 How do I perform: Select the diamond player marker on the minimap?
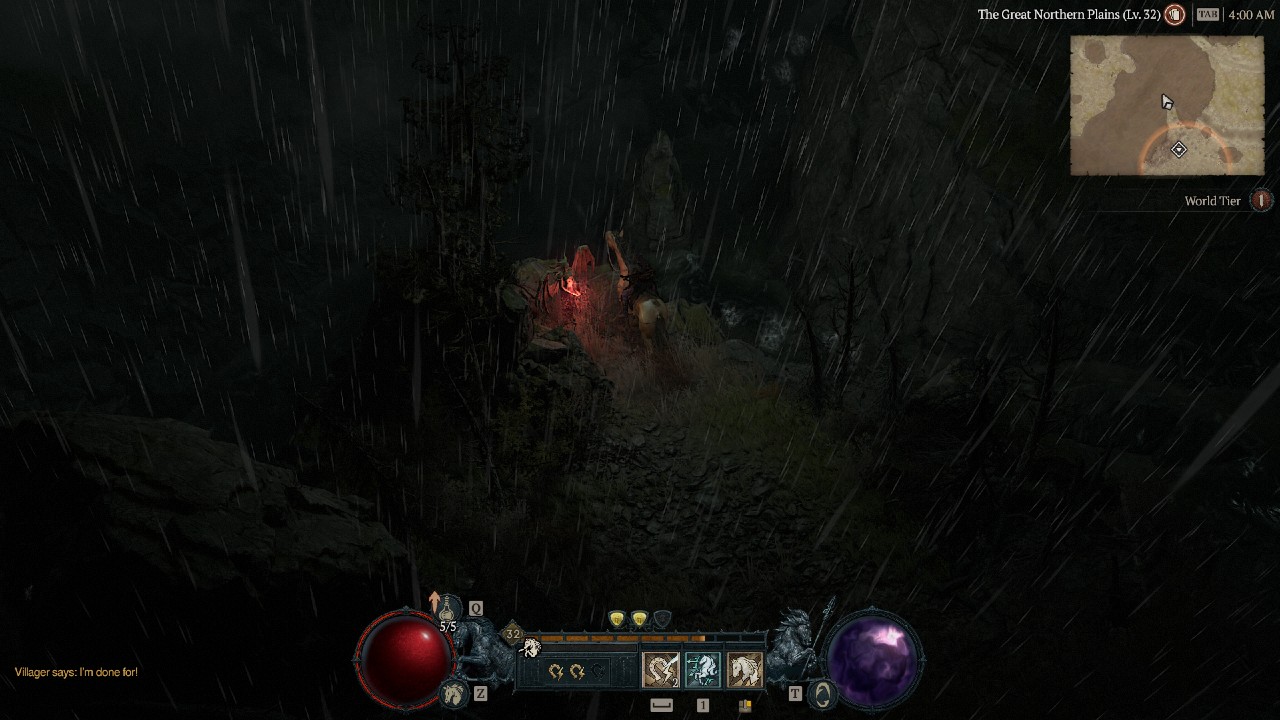(1178, 148)
